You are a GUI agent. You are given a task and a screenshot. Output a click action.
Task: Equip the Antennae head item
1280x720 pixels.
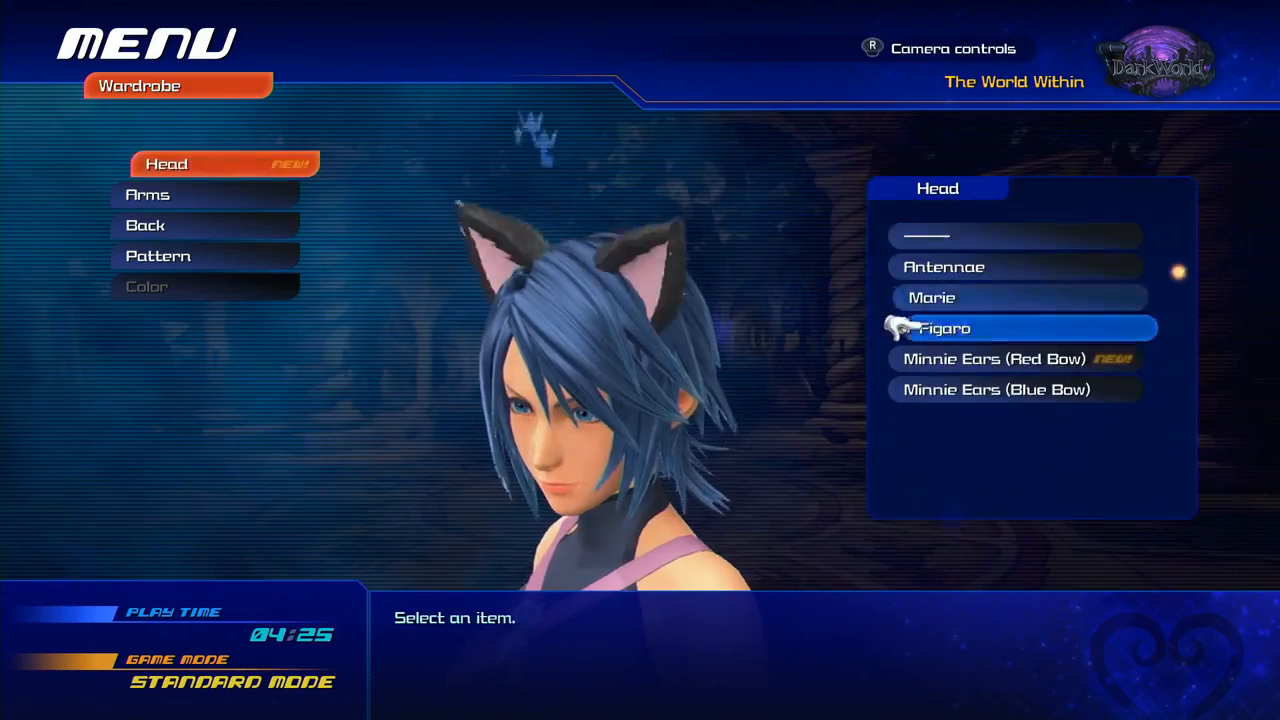1015,267
